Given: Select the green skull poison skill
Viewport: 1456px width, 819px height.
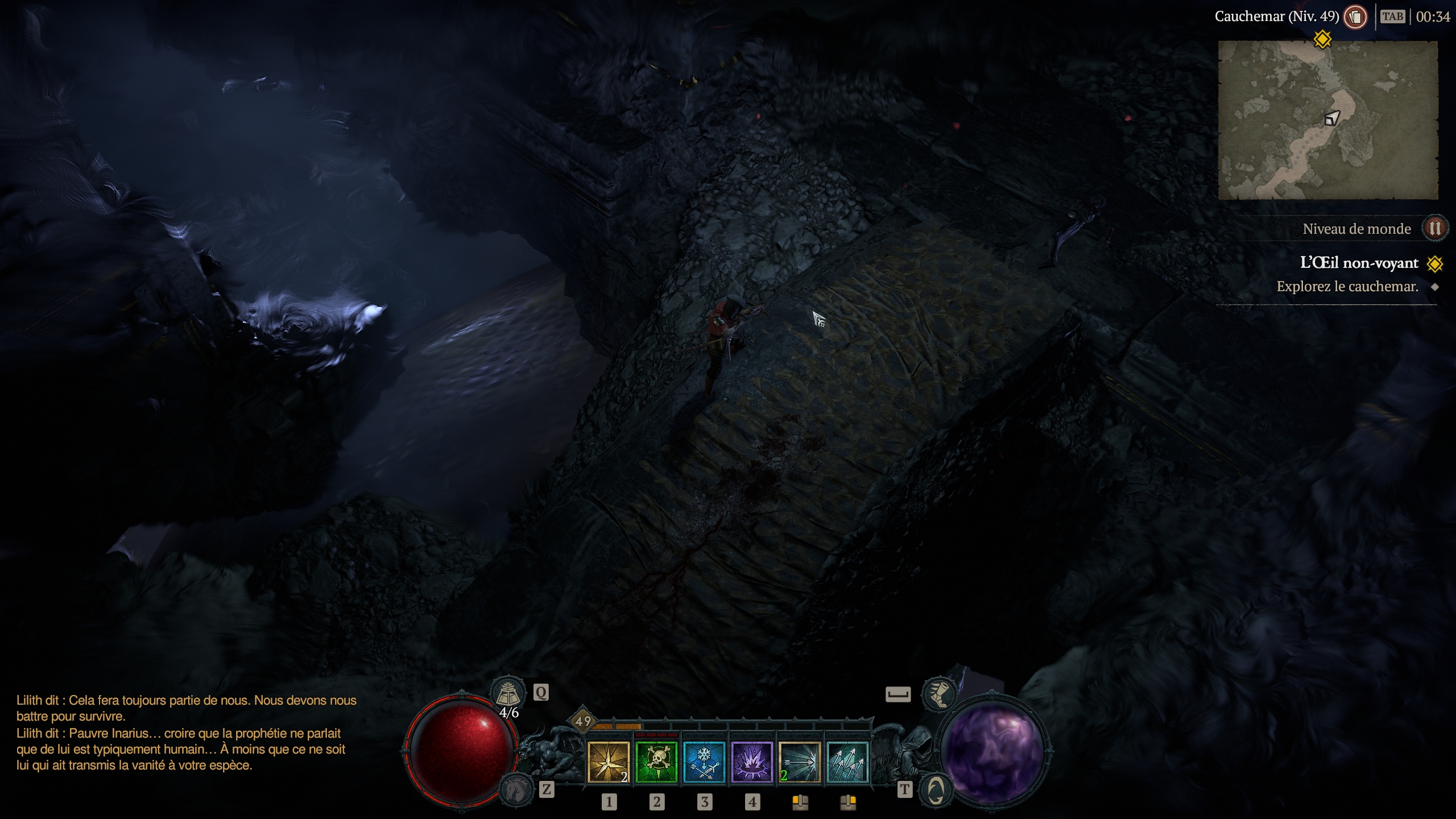Looking at the screenshot, I should 656,762.
